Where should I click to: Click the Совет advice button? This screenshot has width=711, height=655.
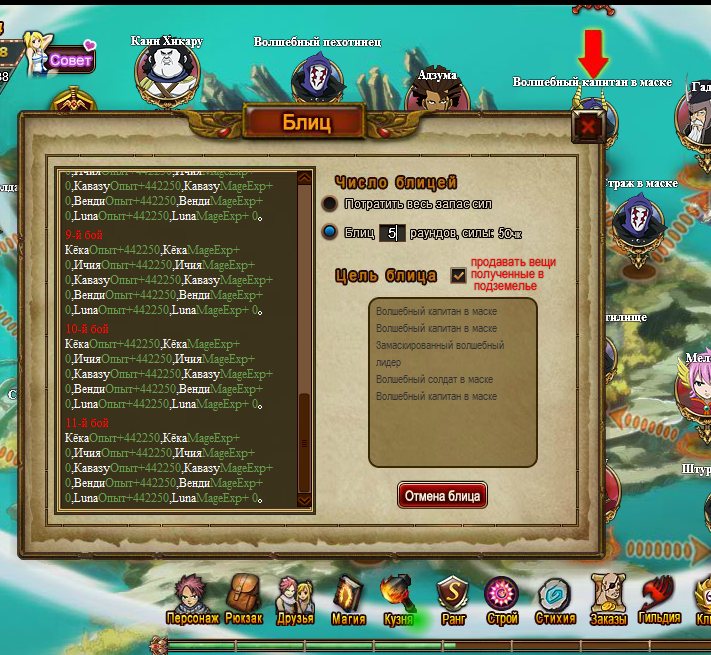tap(70, 60)
